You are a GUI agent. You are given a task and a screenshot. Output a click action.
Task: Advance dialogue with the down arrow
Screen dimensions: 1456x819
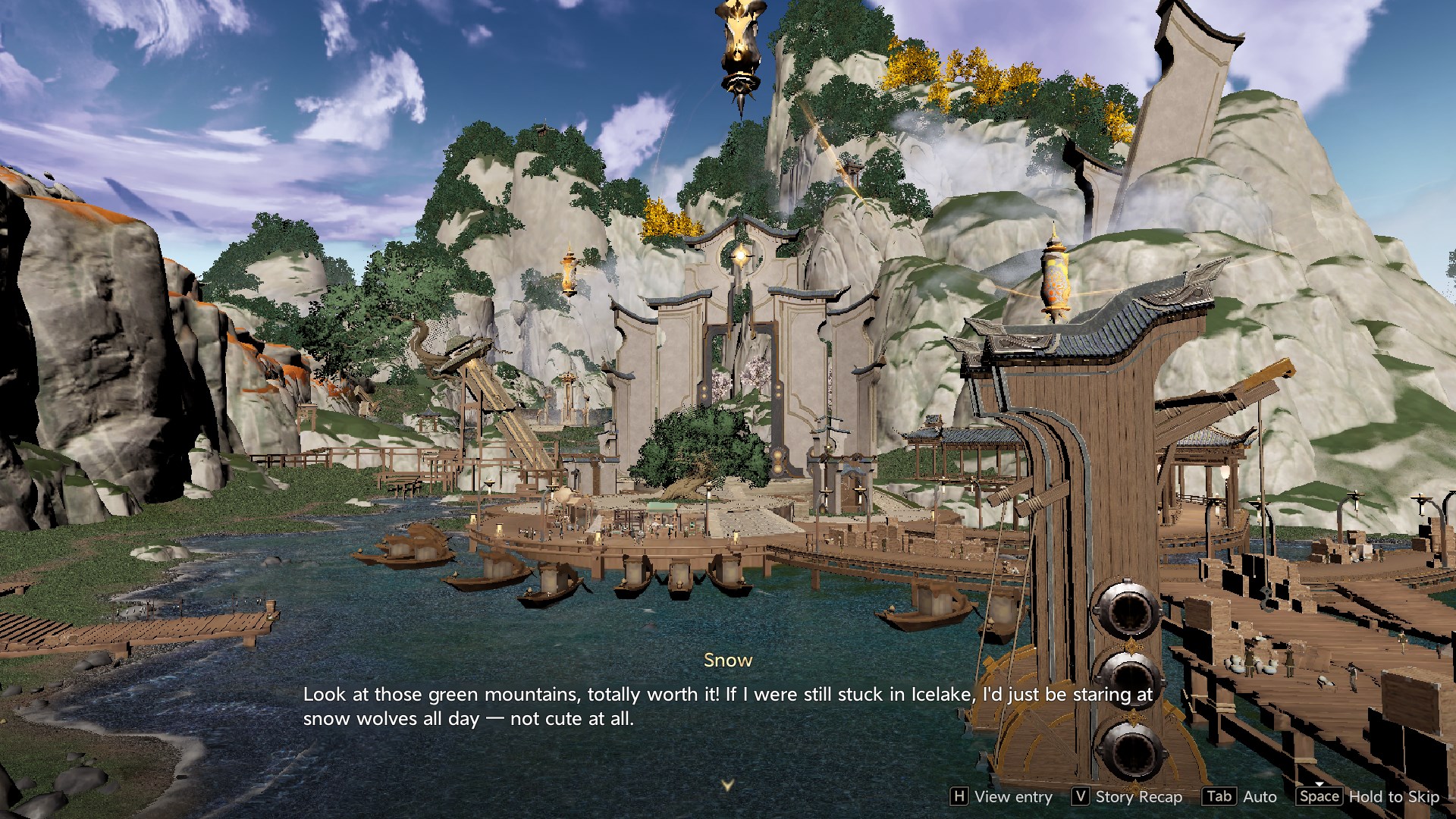coord(727,785)
